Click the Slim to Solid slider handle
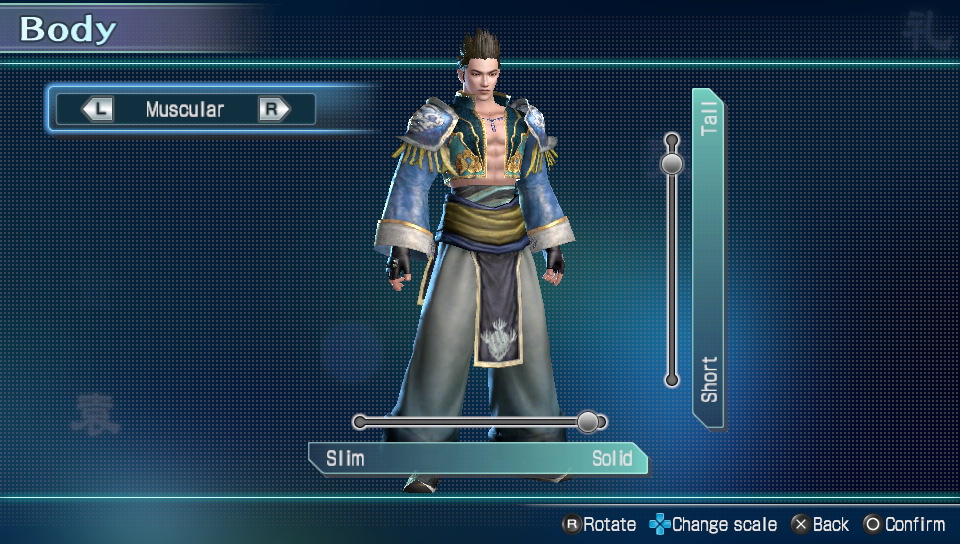This screenshot has height=544, width=960. point(588,422)
